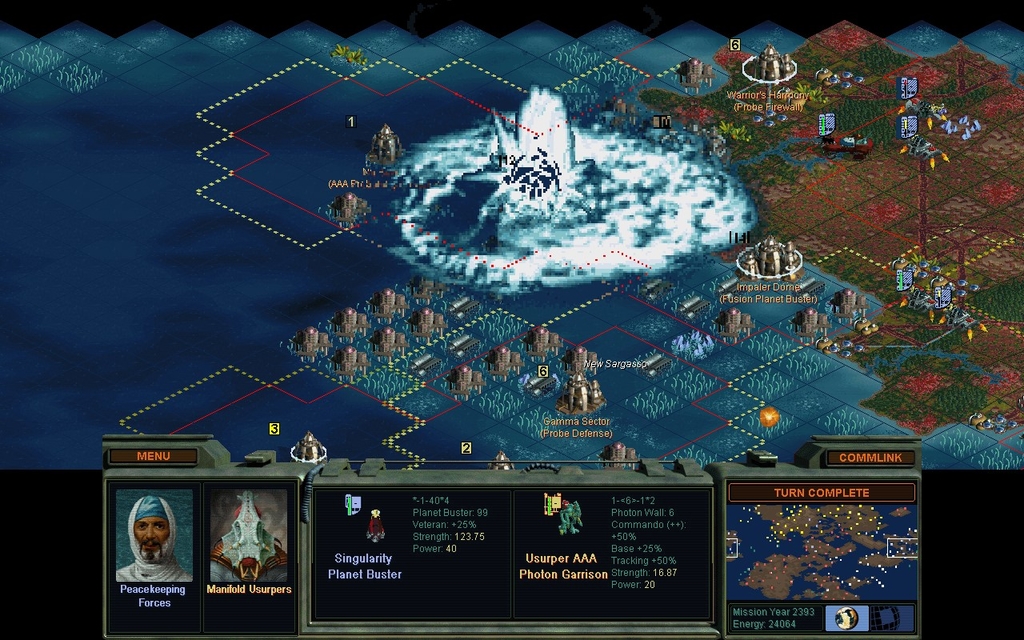
Task: Select the Manifold Usurpers faction portrait
Action: point(248,536)
